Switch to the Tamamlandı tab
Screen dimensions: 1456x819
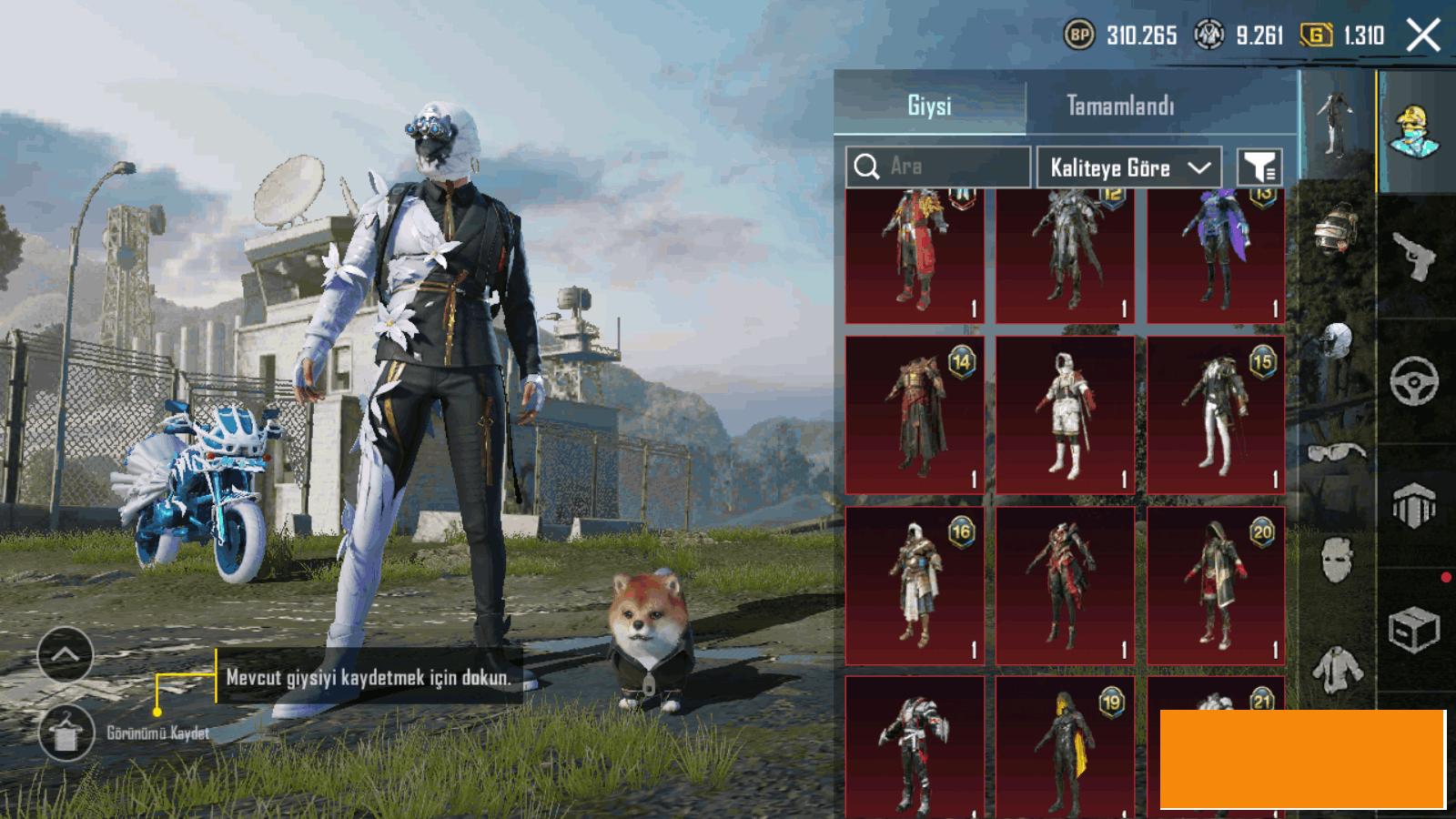[x=1119, y=106]
